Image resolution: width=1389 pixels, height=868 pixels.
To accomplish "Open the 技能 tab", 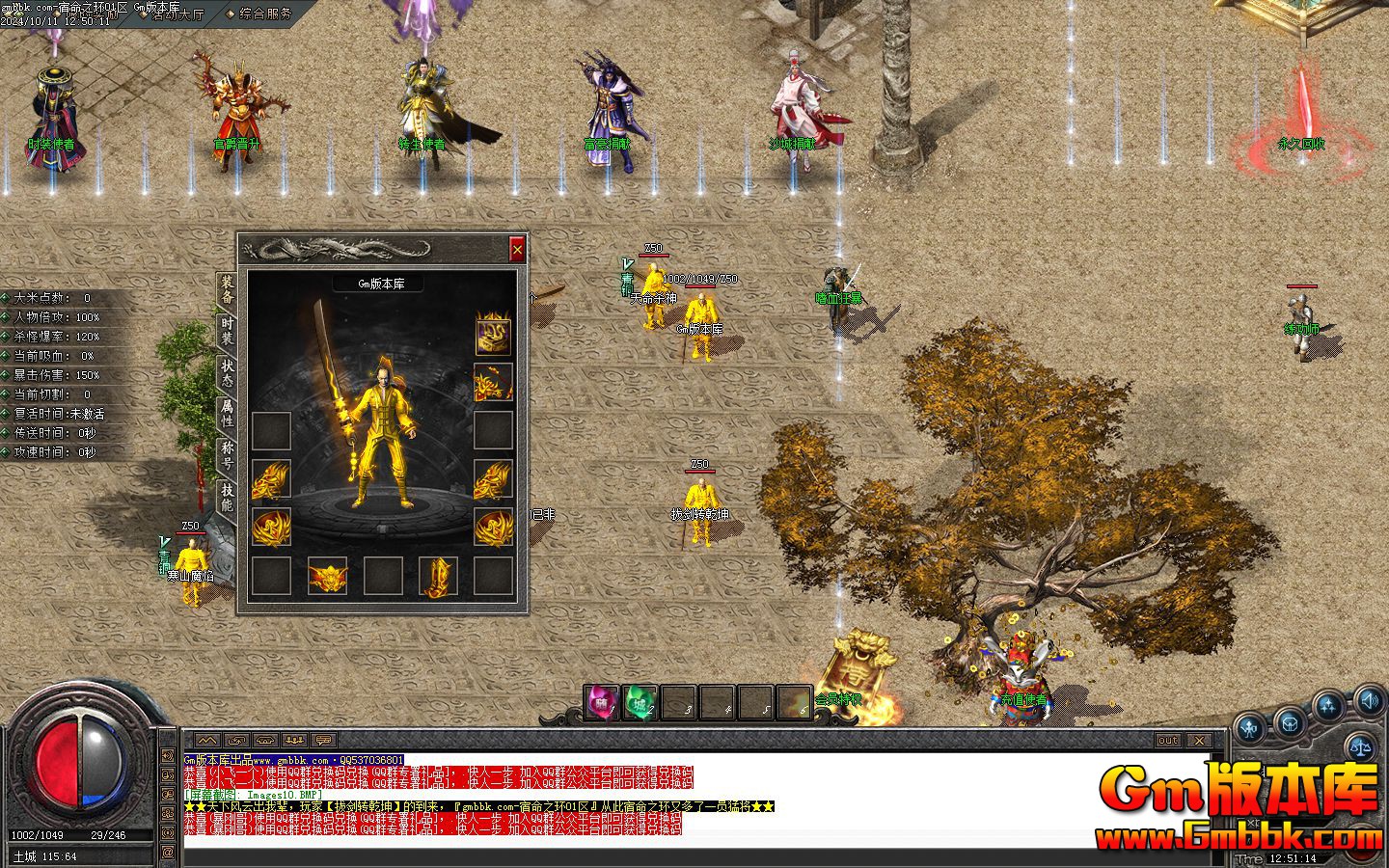I will [227, 497].
